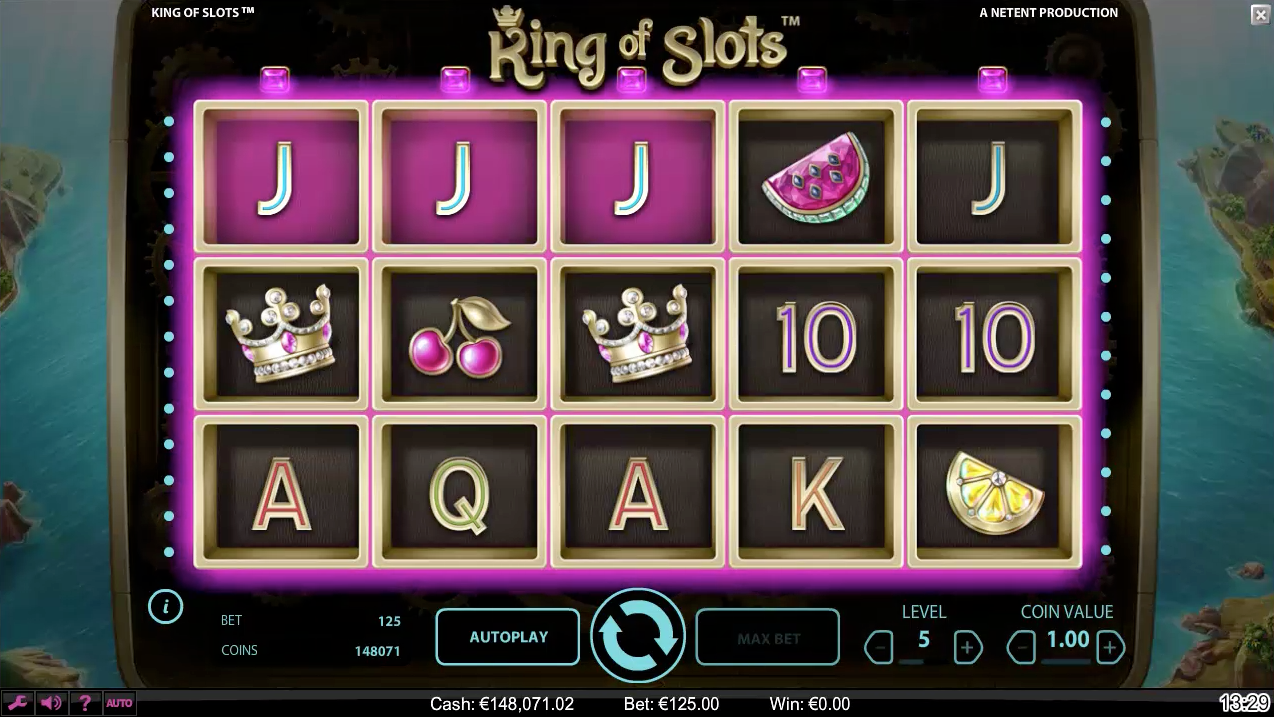The height and width of the screenshot is (717, 1274).
Task: Increase the bet level
Action: [967, 648]
